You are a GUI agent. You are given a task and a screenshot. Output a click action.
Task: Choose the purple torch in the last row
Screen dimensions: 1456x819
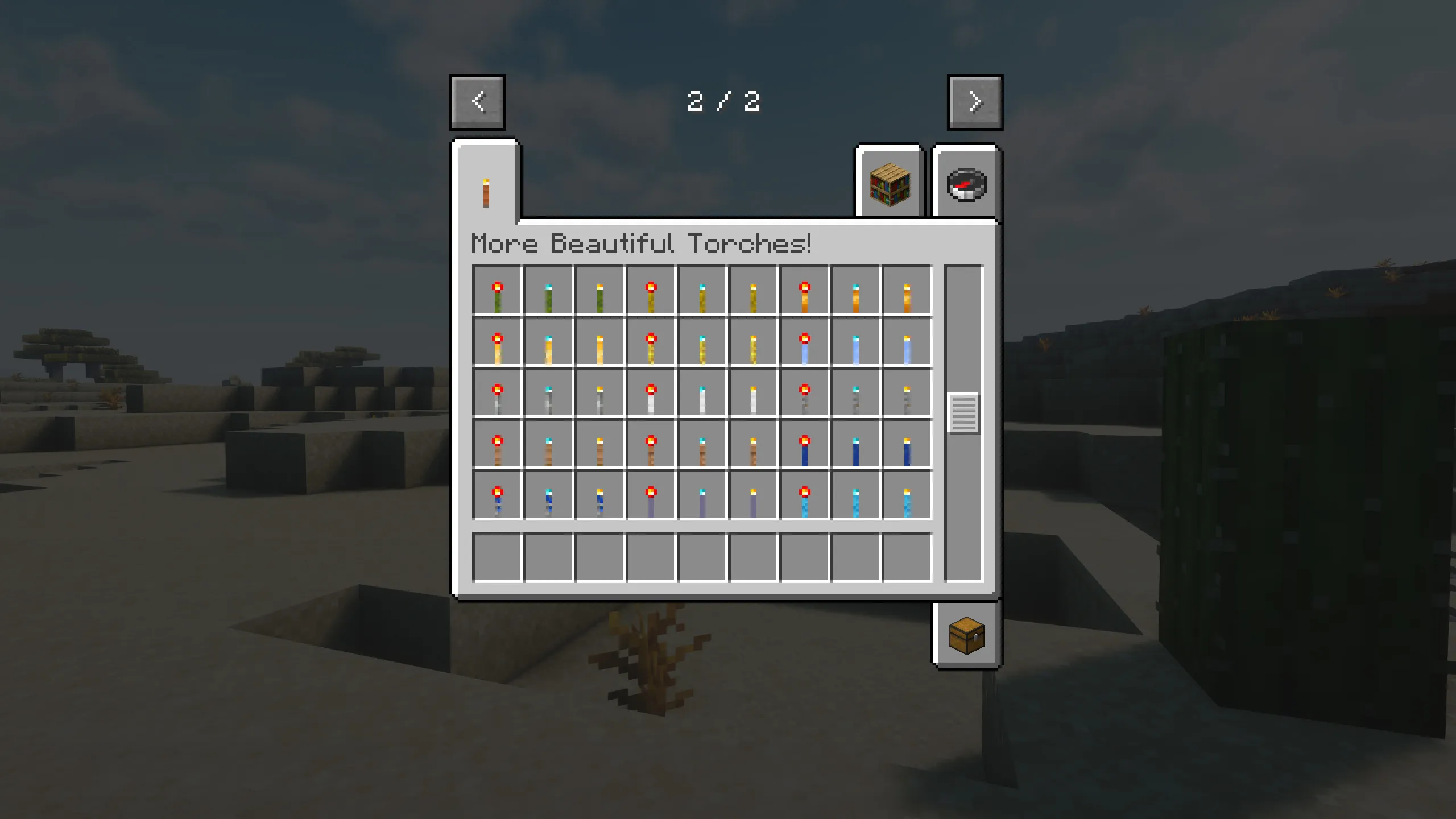coord(702,494)
